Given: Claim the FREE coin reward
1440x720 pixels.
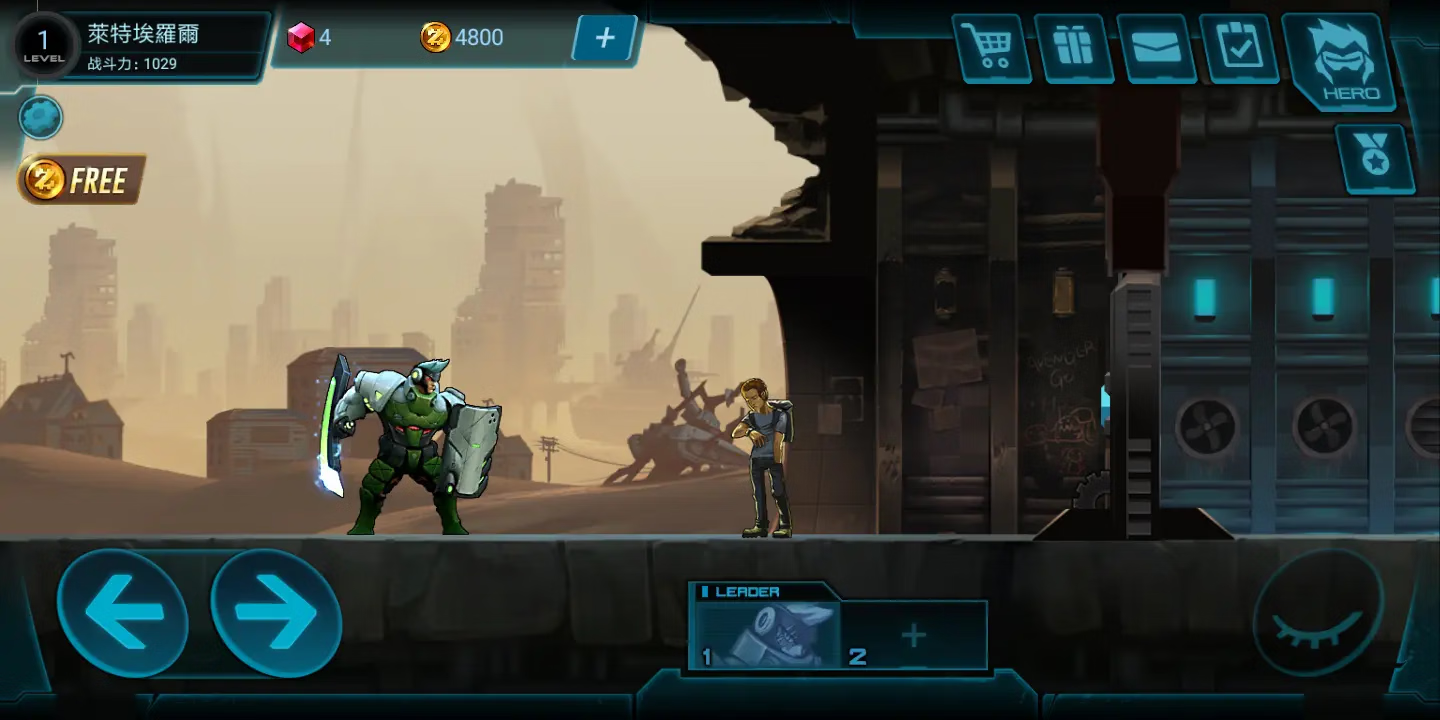Looking at the screenshot, I should click(x=82, y=180).
